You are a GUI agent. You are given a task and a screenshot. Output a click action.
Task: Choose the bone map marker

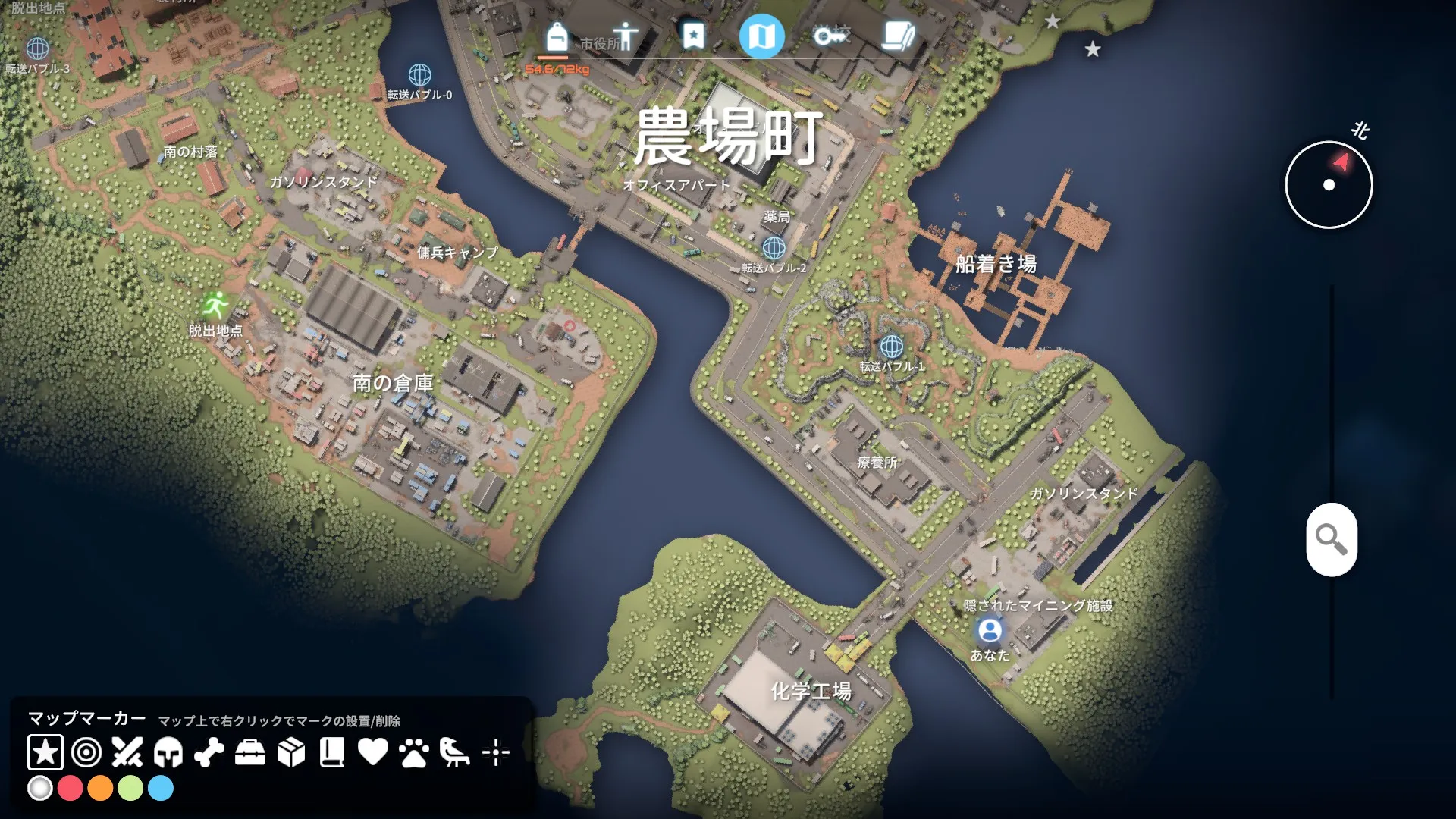[209, 752]
